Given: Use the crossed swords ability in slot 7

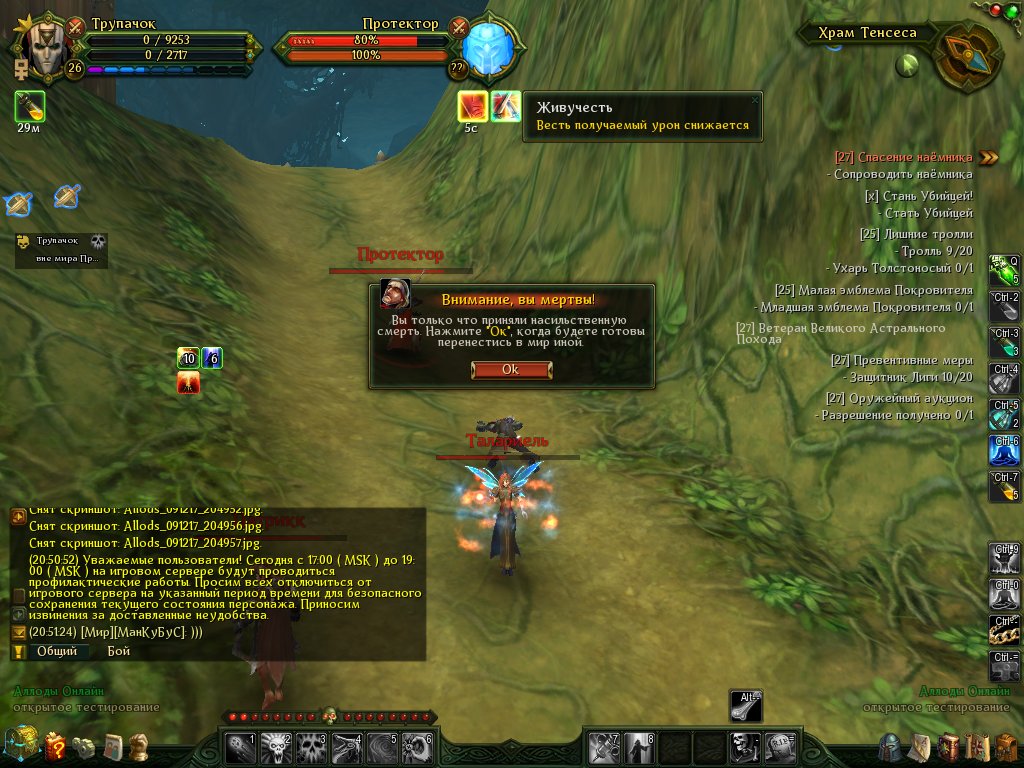Looking at the screenshot, I should tap(603, 747).
